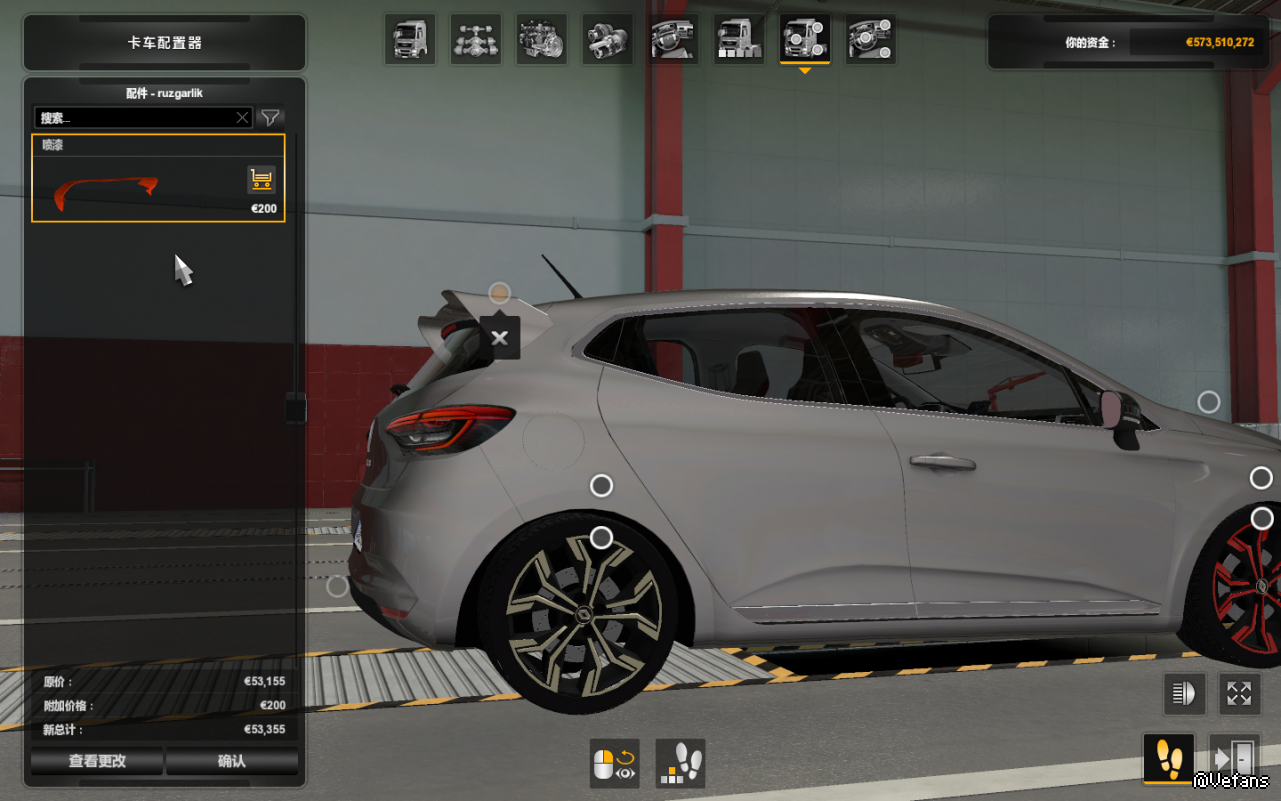Toggle the headlights icon
Screen dimensions: 1281x801
1185,694
